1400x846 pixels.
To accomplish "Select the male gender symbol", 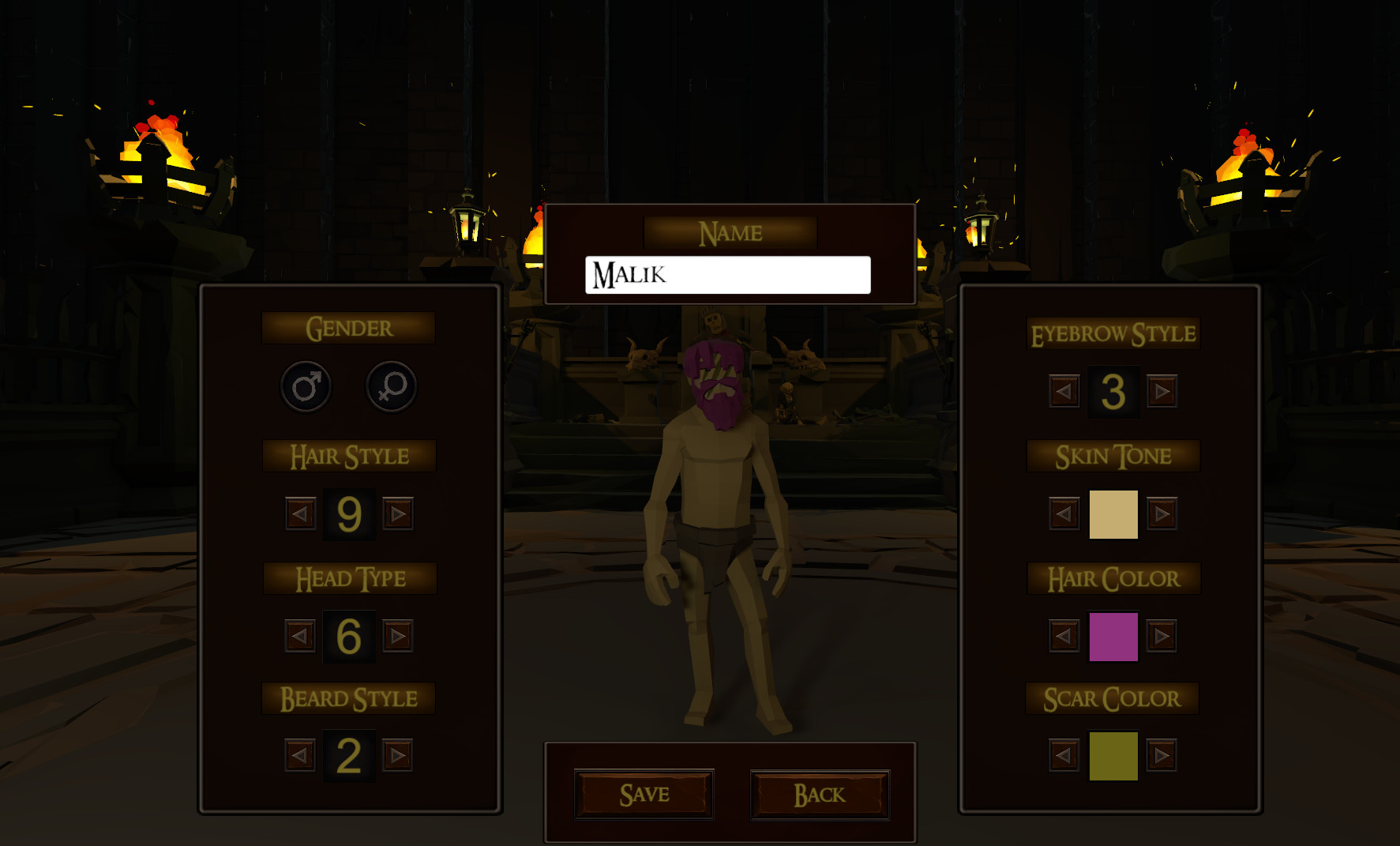I will (306, 388).
